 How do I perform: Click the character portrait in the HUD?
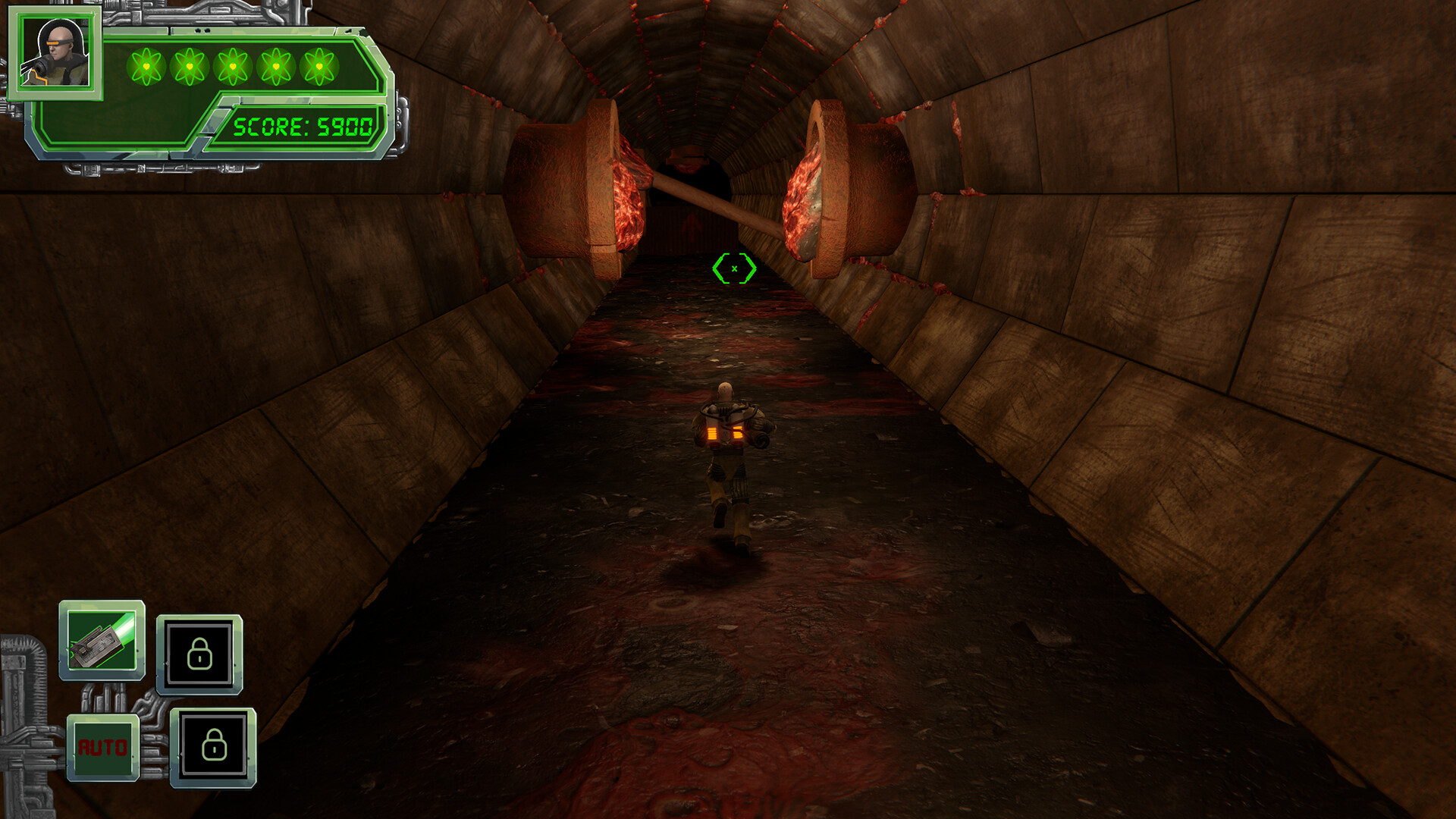tap(57, 53)
